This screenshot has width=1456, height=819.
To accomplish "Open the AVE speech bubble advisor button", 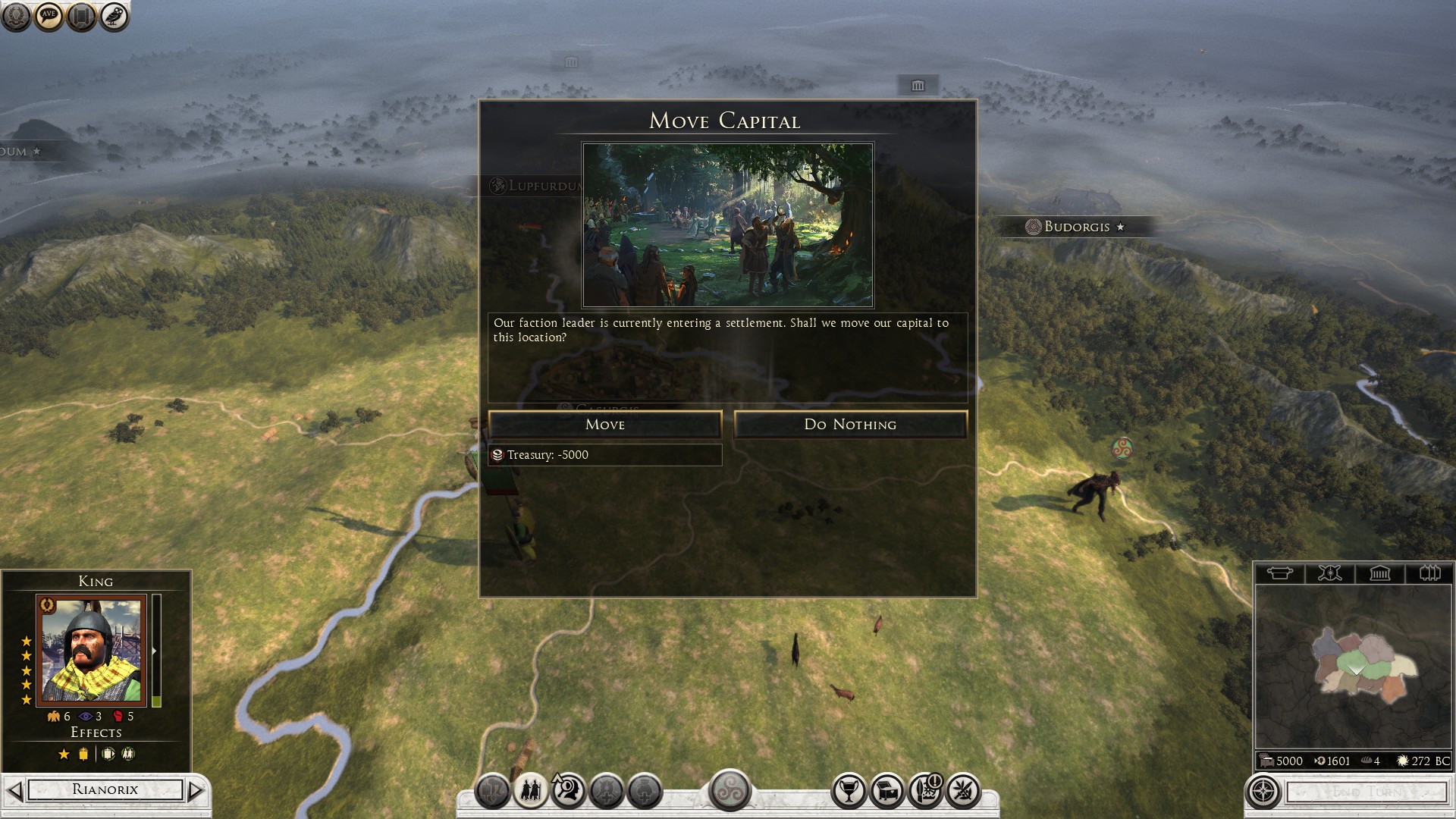I will click(x=49, y=16).
